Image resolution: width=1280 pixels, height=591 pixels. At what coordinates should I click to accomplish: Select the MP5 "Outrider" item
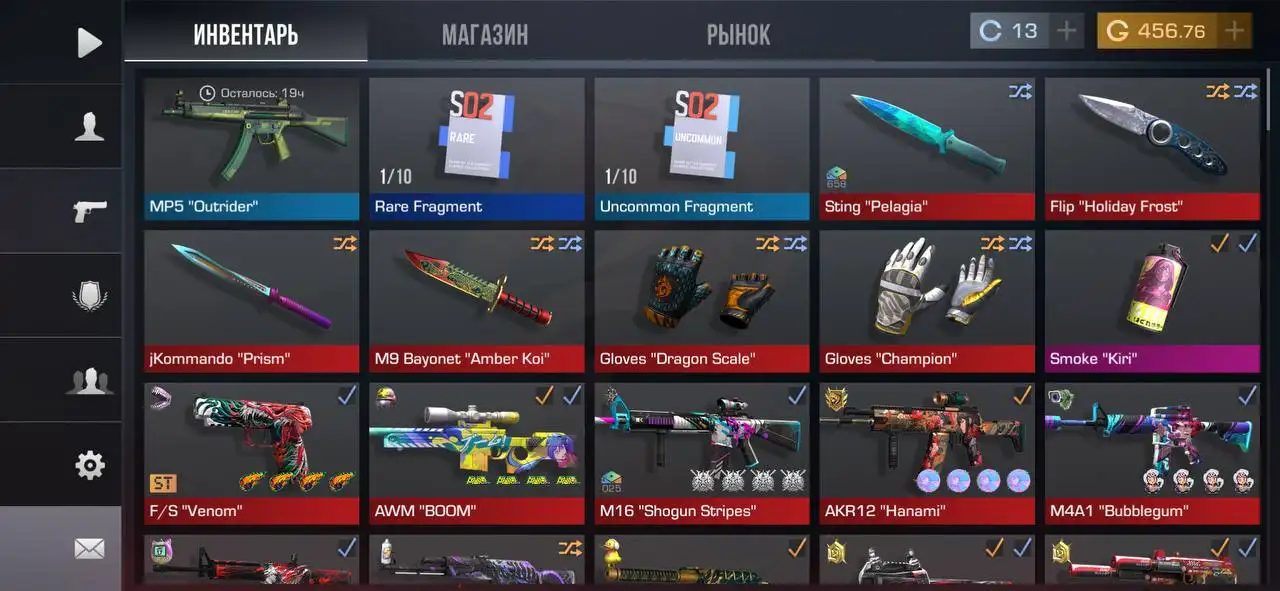click(x=251, y=148)
